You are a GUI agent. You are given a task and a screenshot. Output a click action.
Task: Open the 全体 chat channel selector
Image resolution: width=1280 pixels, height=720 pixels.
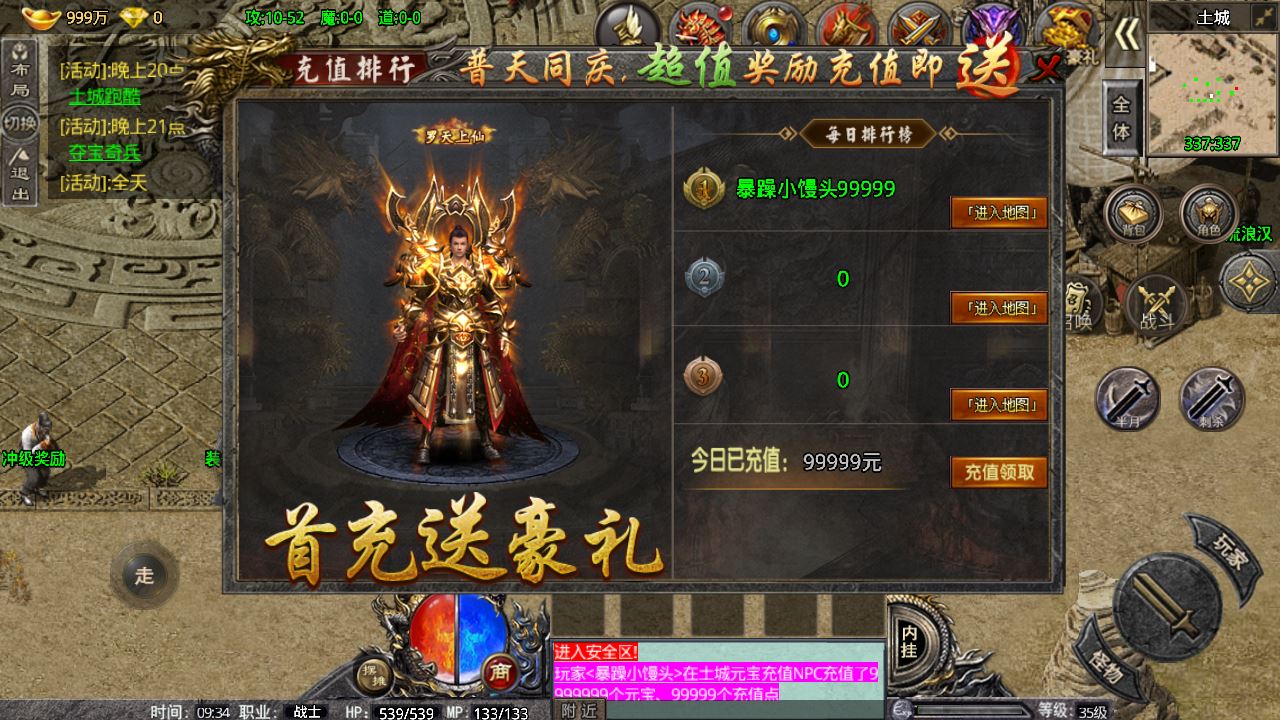[x=1122, y=114]
